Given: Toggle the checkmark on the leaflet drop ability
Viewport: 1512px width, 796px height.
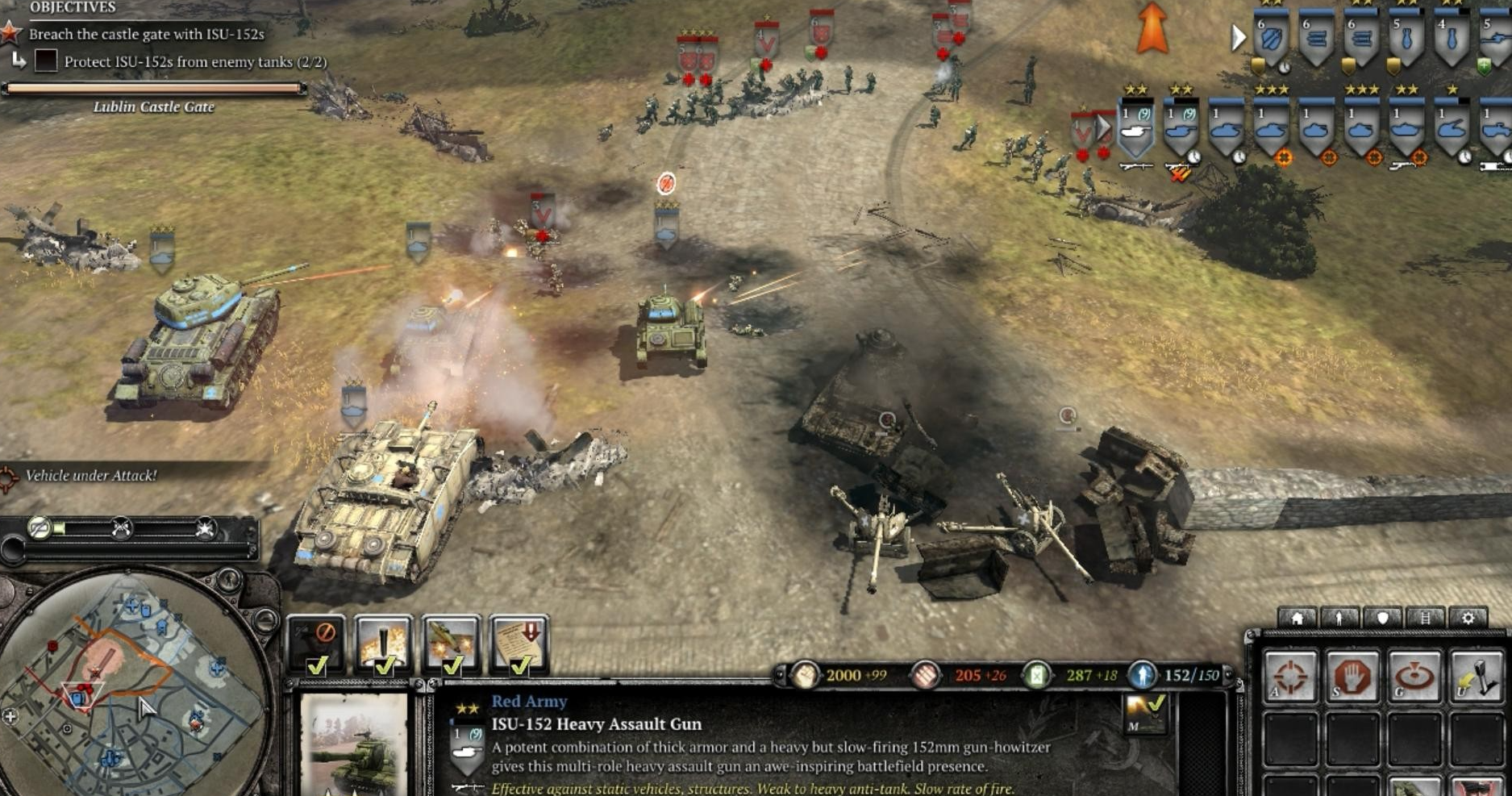Looking at the screenshot, I should click(x=521, y=668).
